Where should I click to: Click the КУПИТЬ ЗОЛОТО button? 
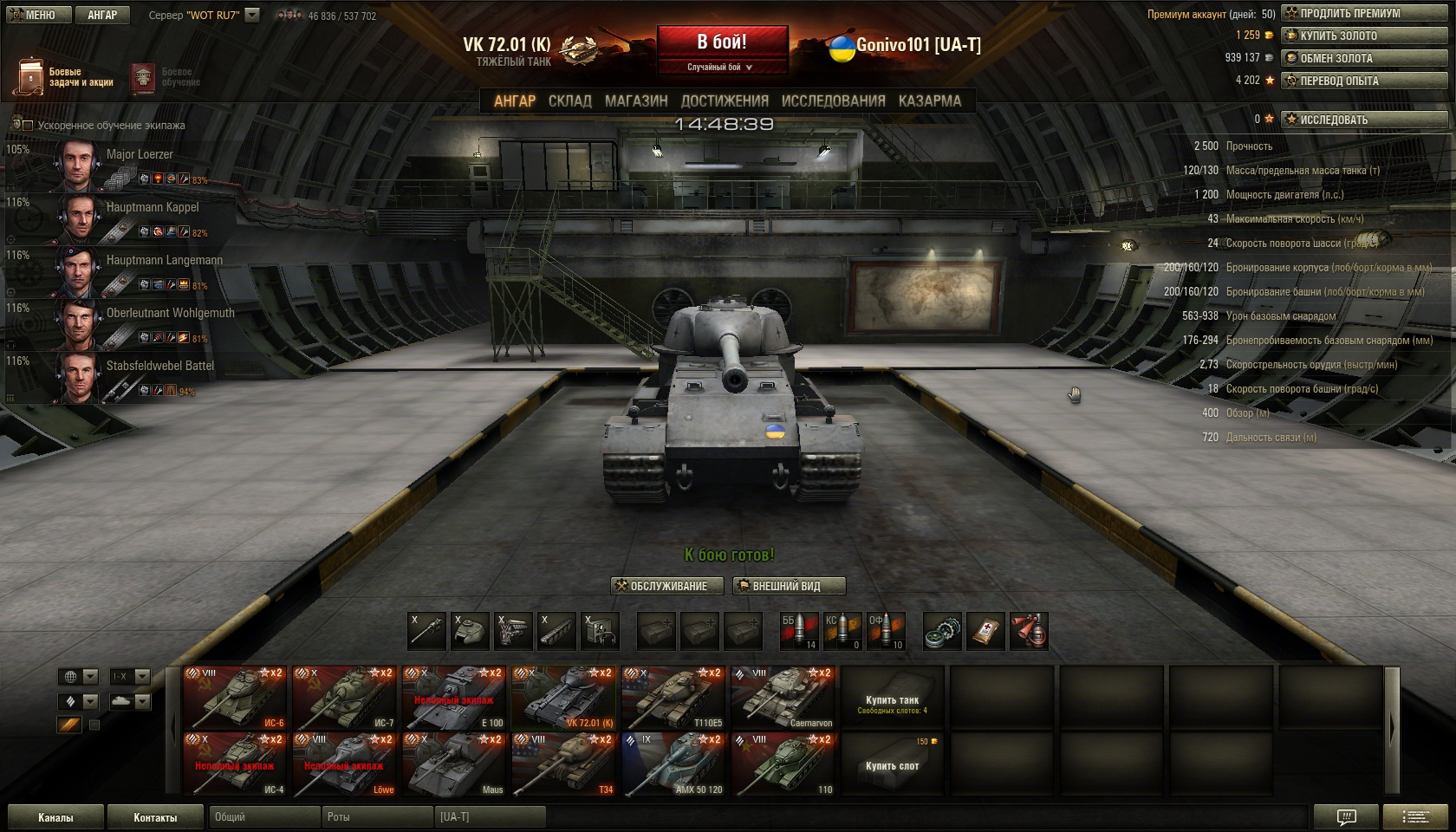[1364, 36]
